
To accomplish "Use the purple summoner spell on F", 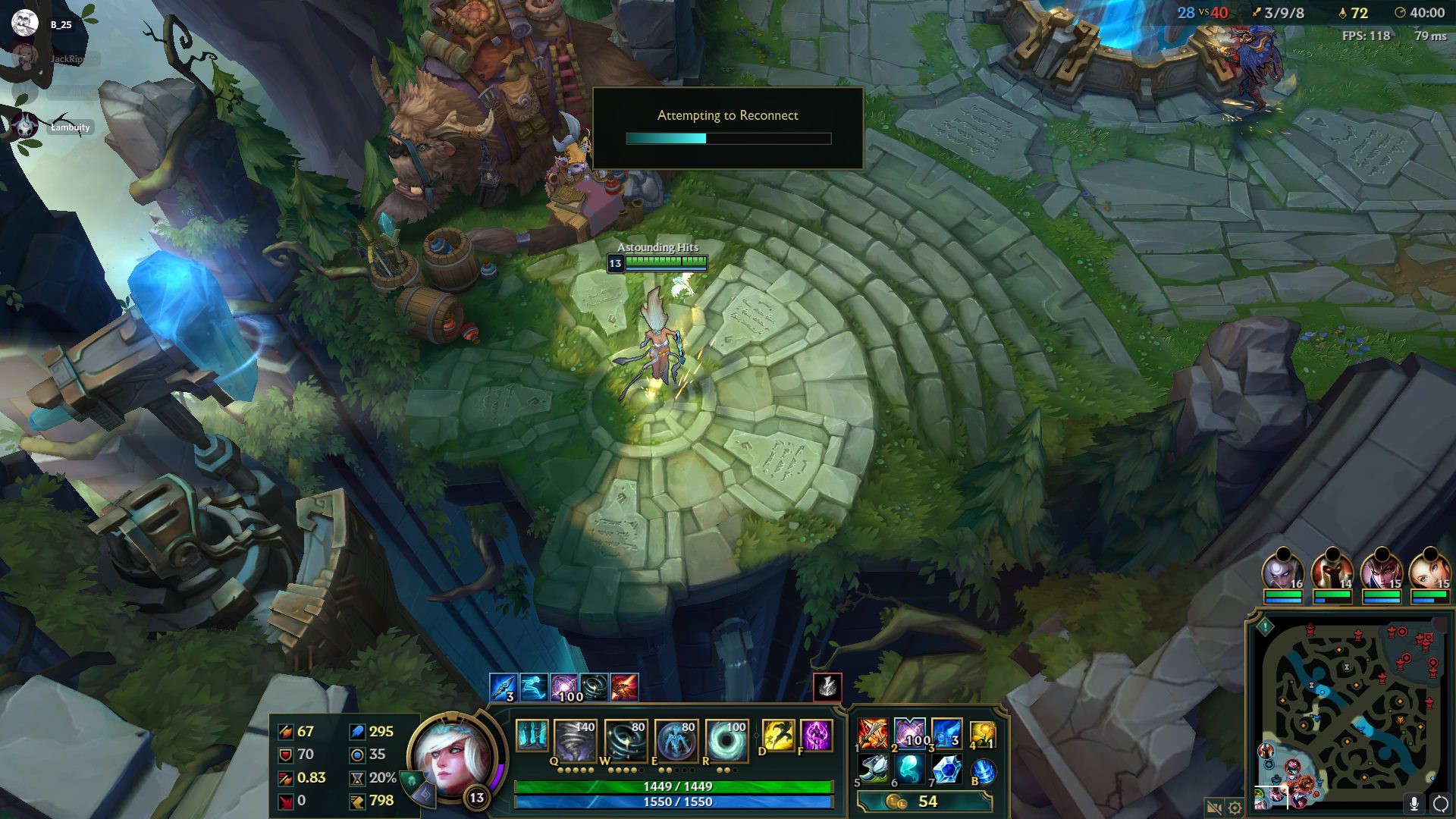I will pos(816,736).
